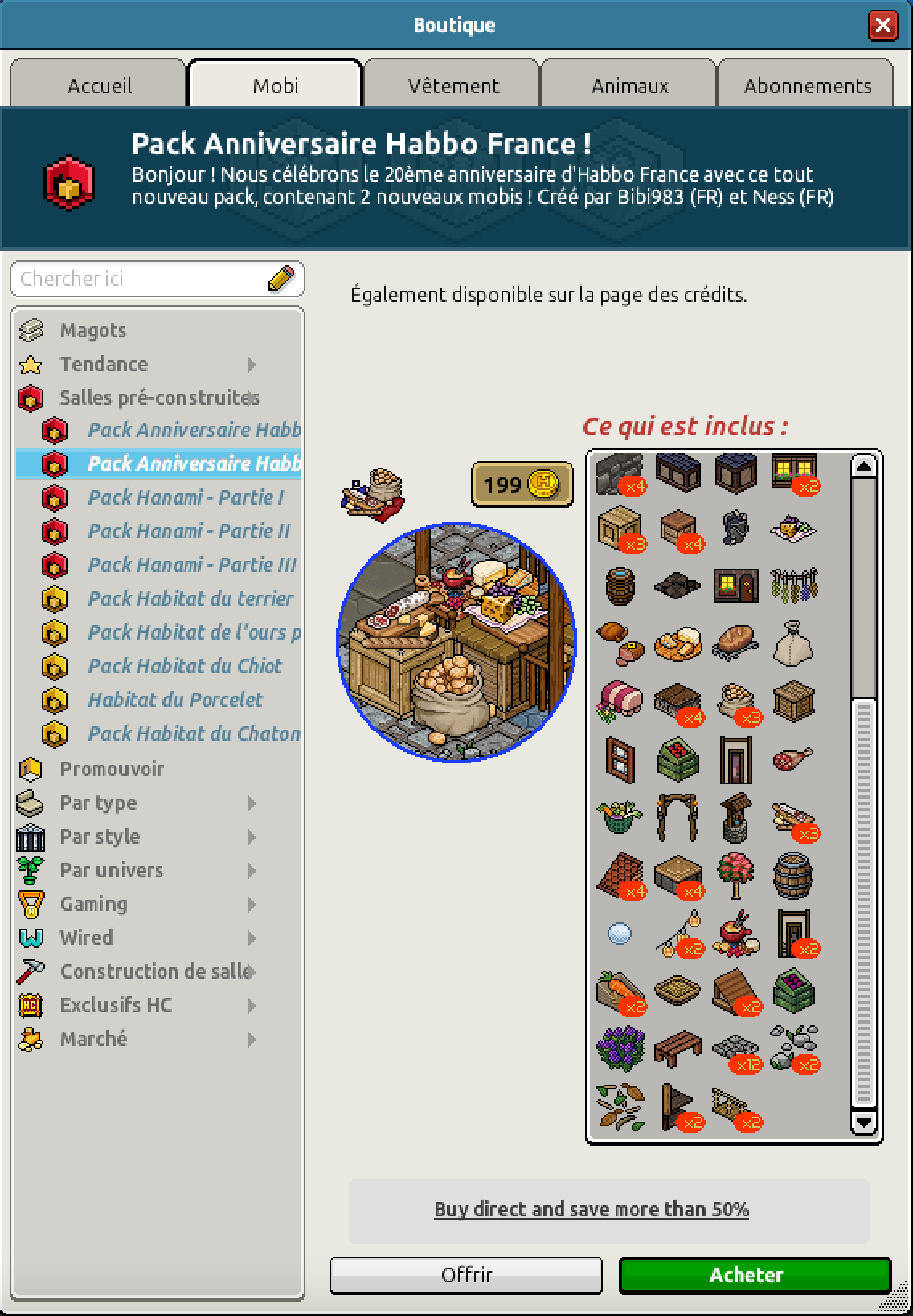Follow the Buy direct and save link
913x1316 pixels.
592,1209
